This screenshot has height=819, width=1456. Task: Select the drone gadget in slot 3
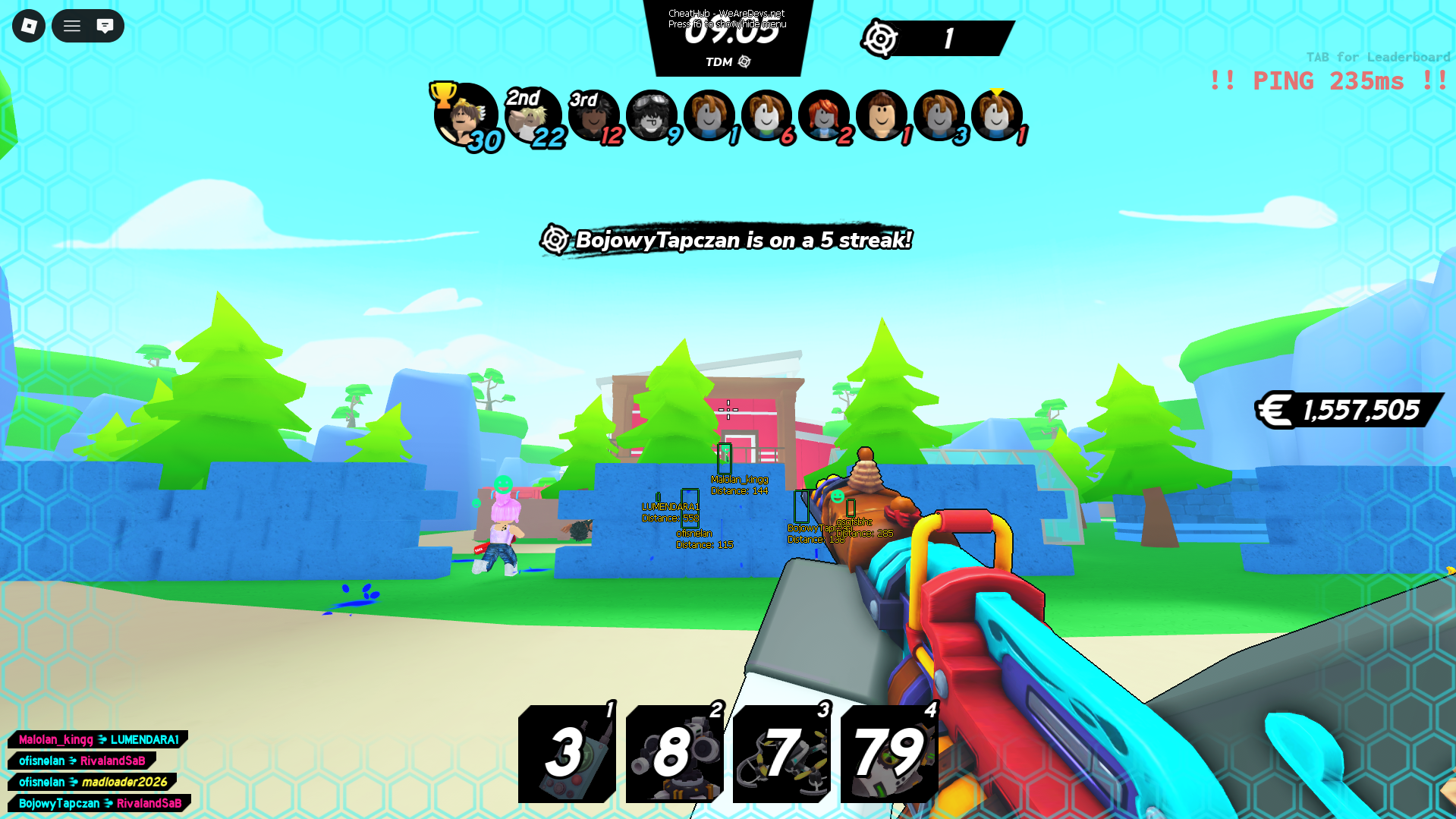pos(781,754)
